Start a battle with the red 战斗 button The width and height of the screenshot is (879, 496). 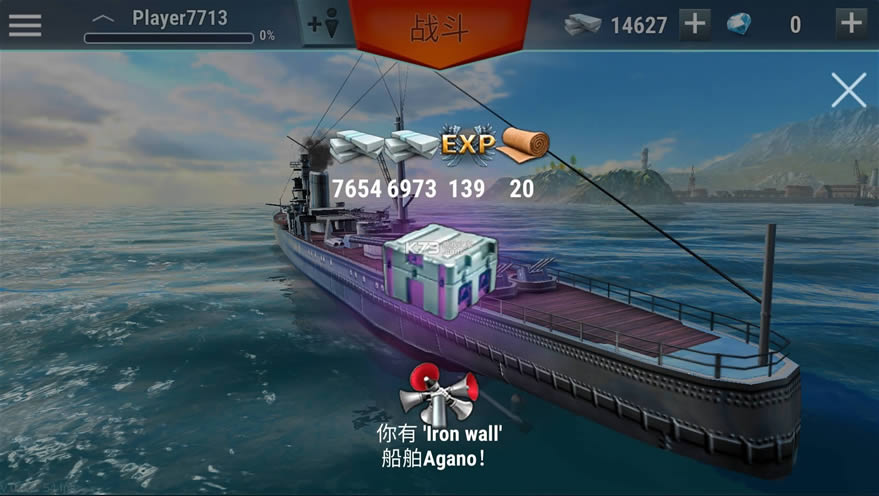coord(440,28)
